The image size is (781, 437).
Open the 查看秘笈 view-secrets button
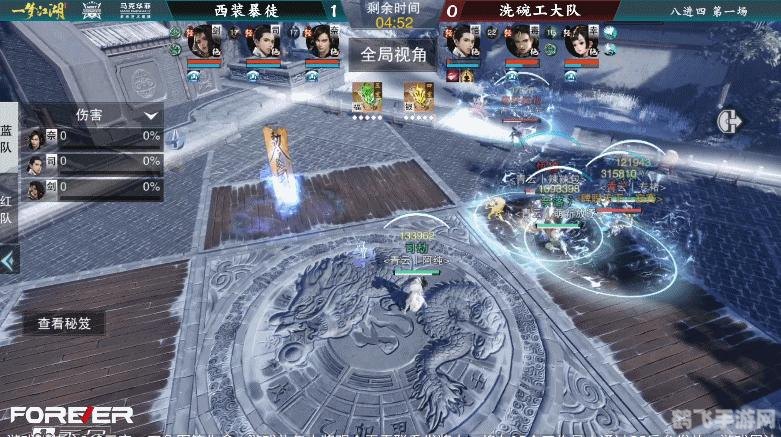pos(64,323)
